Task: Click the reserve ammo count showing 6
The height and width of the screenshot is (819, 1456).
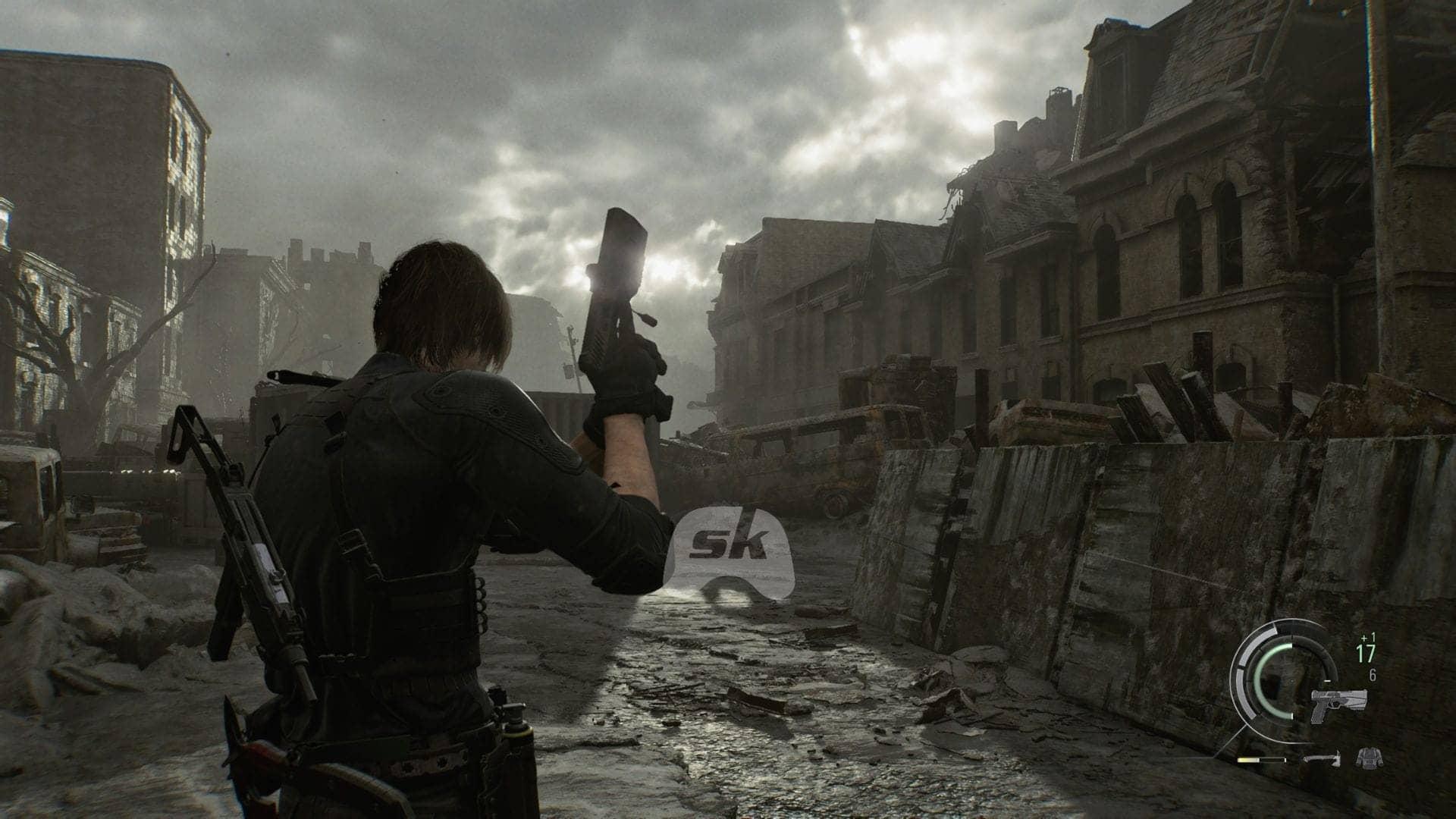Action: pyautogui.click(x=1373, y=675)
